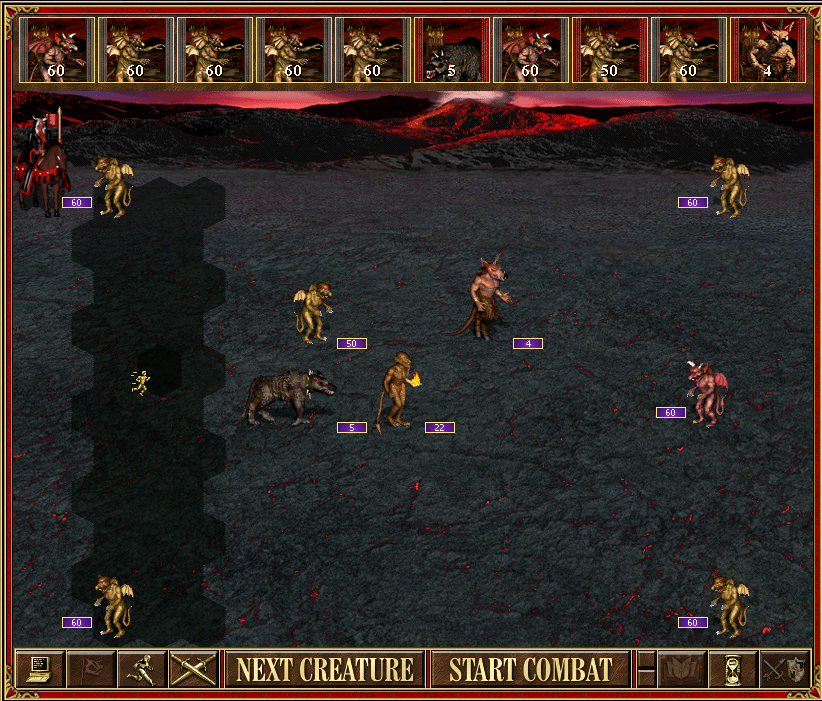The width and height of the screenshot is (822, 701).
Task: Click the Next Creature button
Action: tap(325, 669)
